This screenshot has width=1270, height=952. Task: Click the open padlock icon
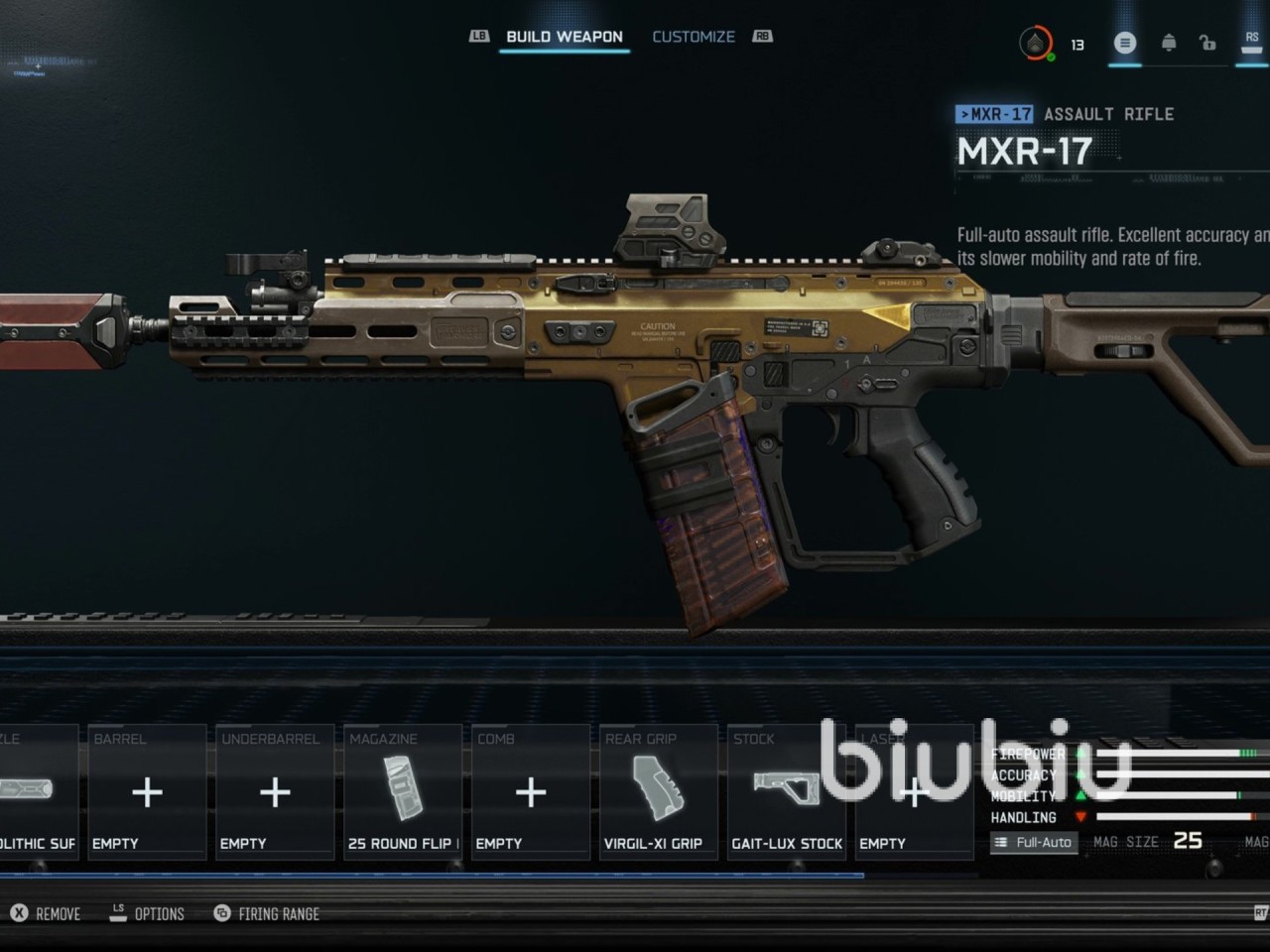tap(1206, 43)
